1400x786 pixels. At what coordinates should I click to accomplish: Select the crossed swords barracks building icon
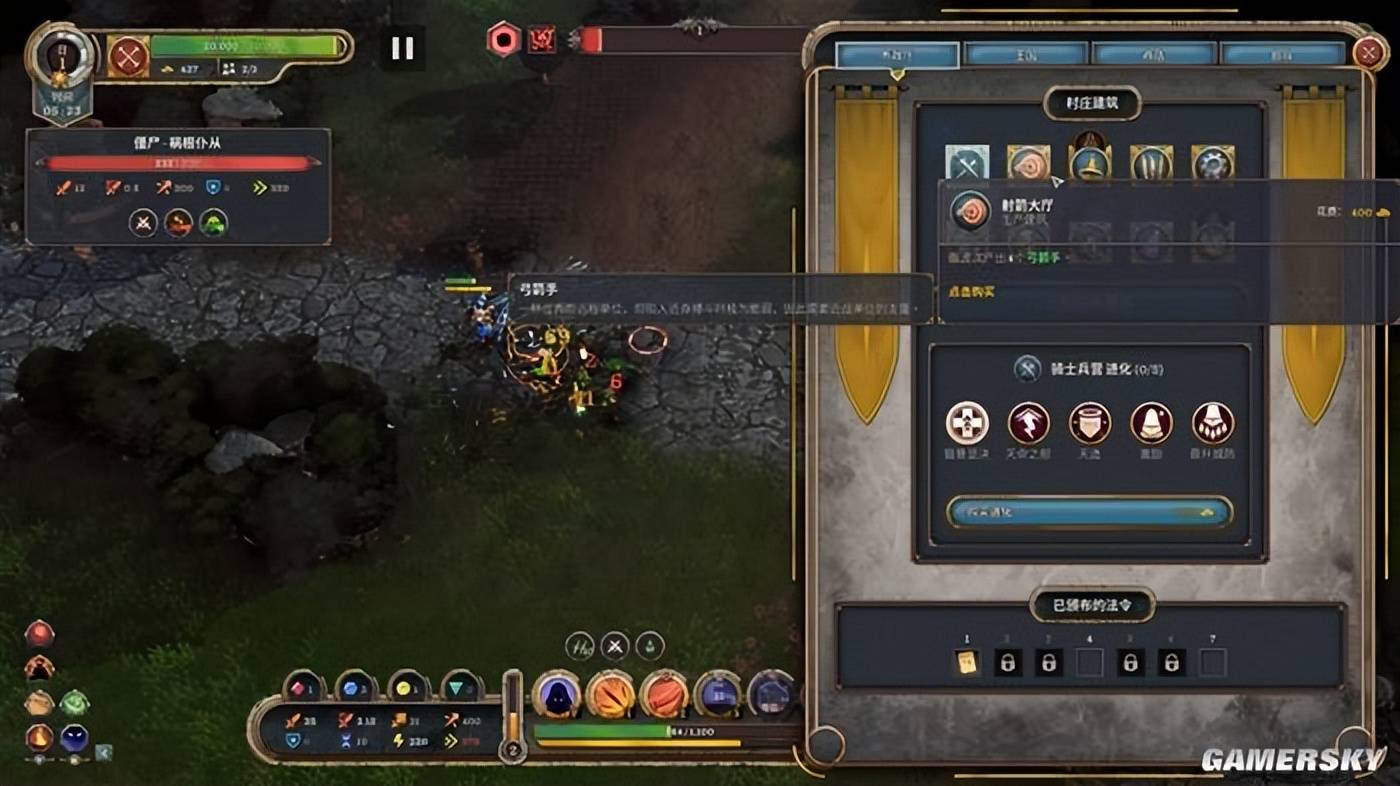click(x=967, y=164)
